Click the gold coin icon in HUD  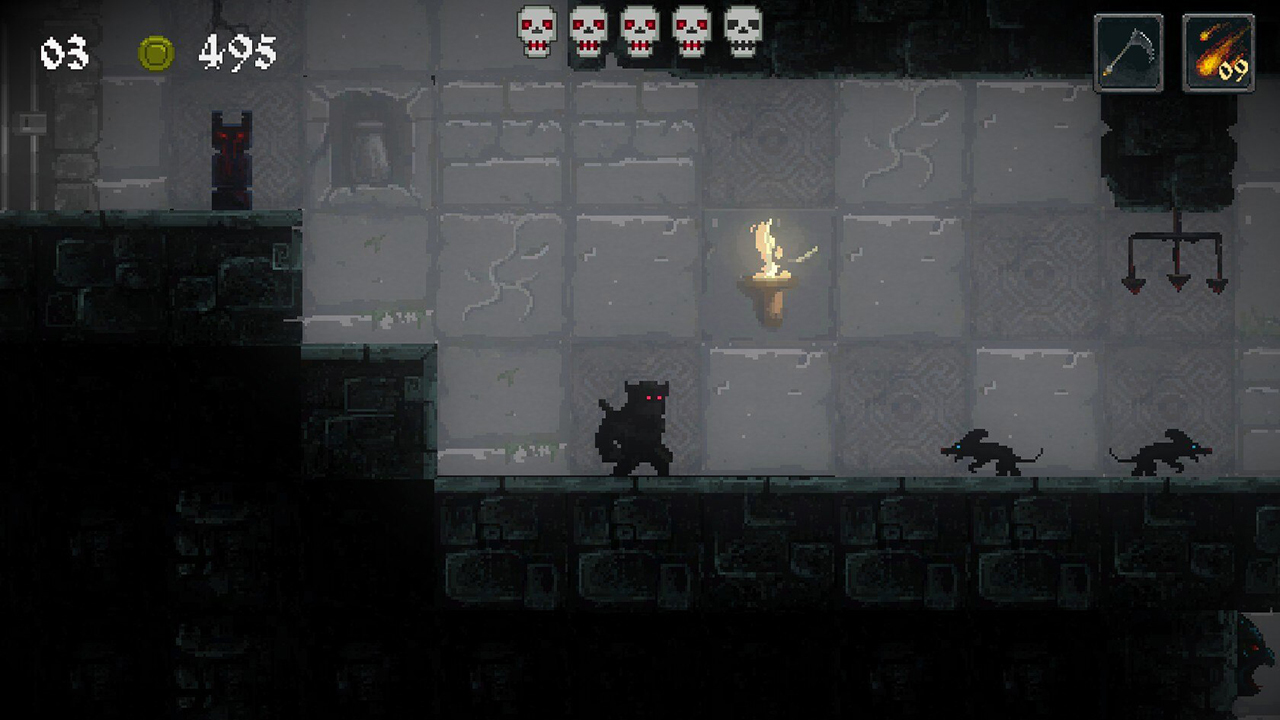coord(155,53)
